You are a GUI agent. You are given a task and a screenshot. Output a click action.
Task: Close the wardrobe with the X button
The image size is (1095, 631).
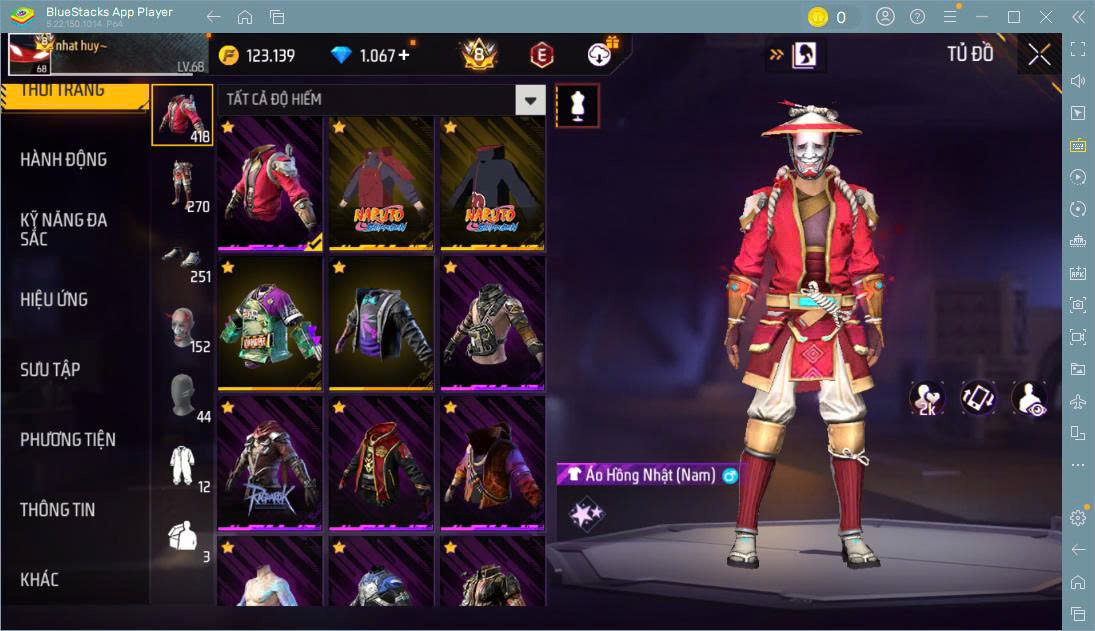(x=1039, y=55)
